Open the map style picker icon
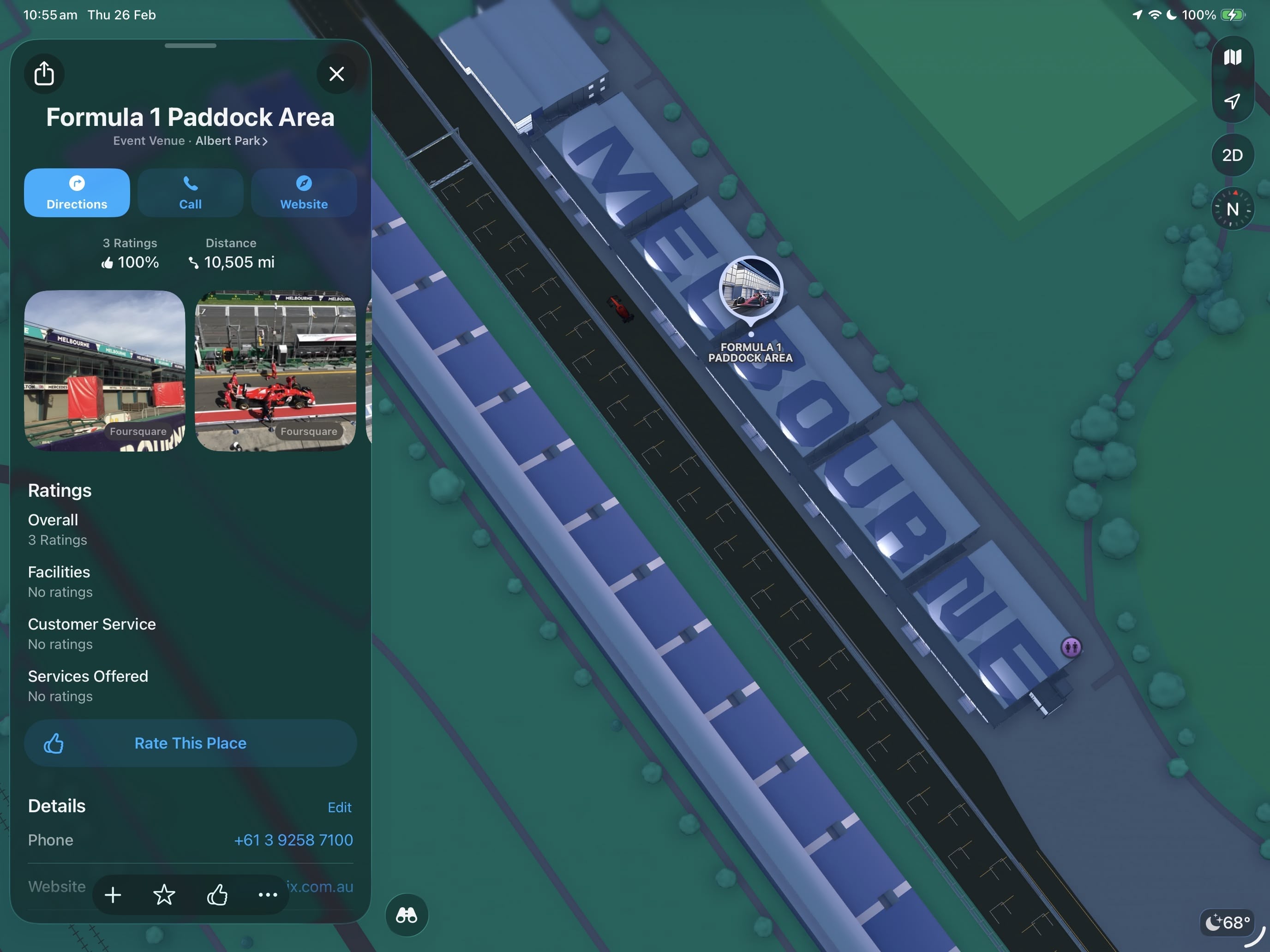Image resolution: width=1270 pixels, height=952 pixels. (1233, 56)
